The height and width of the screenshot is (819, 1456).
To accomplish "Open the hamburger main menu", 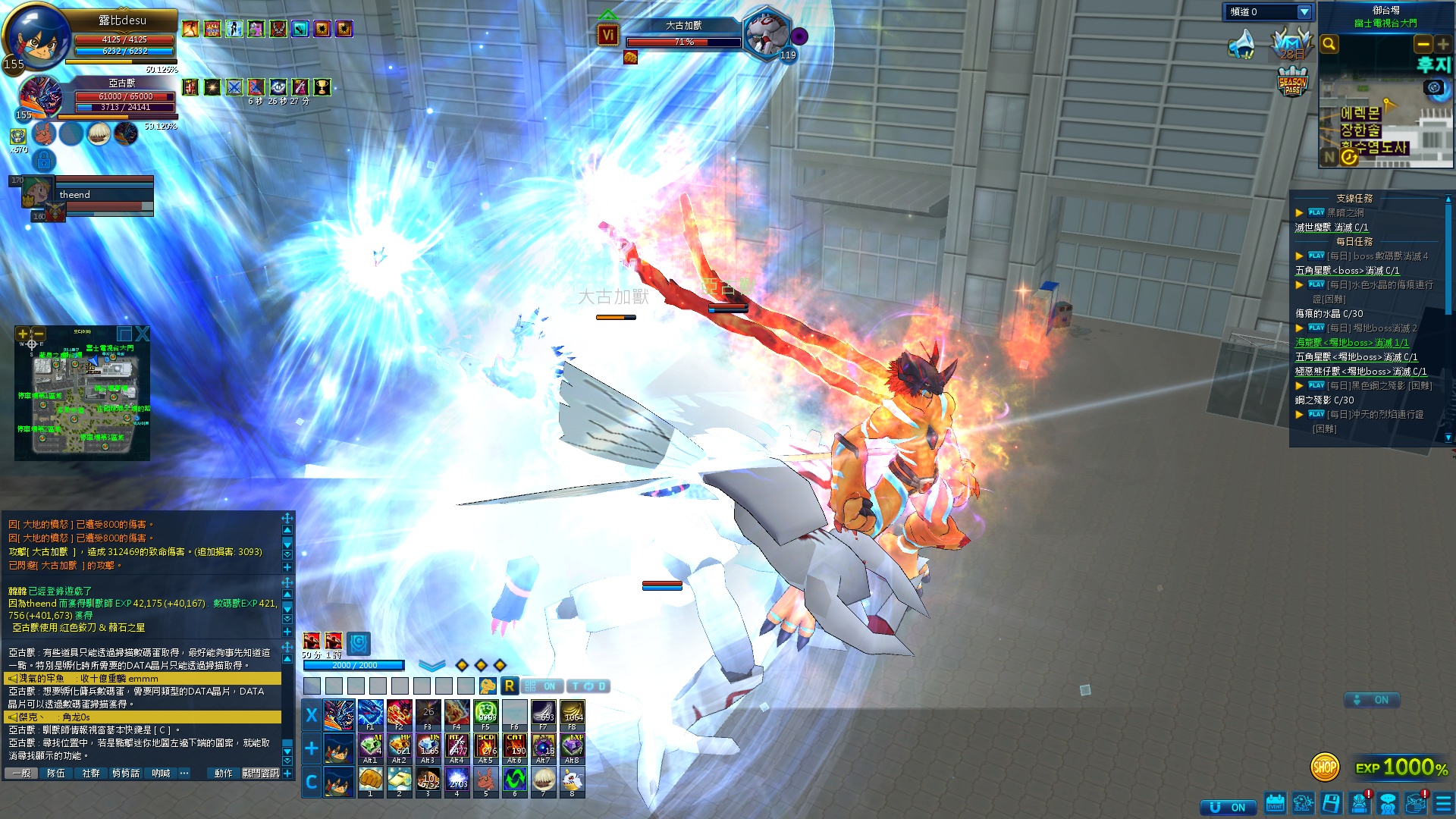I will click(x=1444, y=803).
